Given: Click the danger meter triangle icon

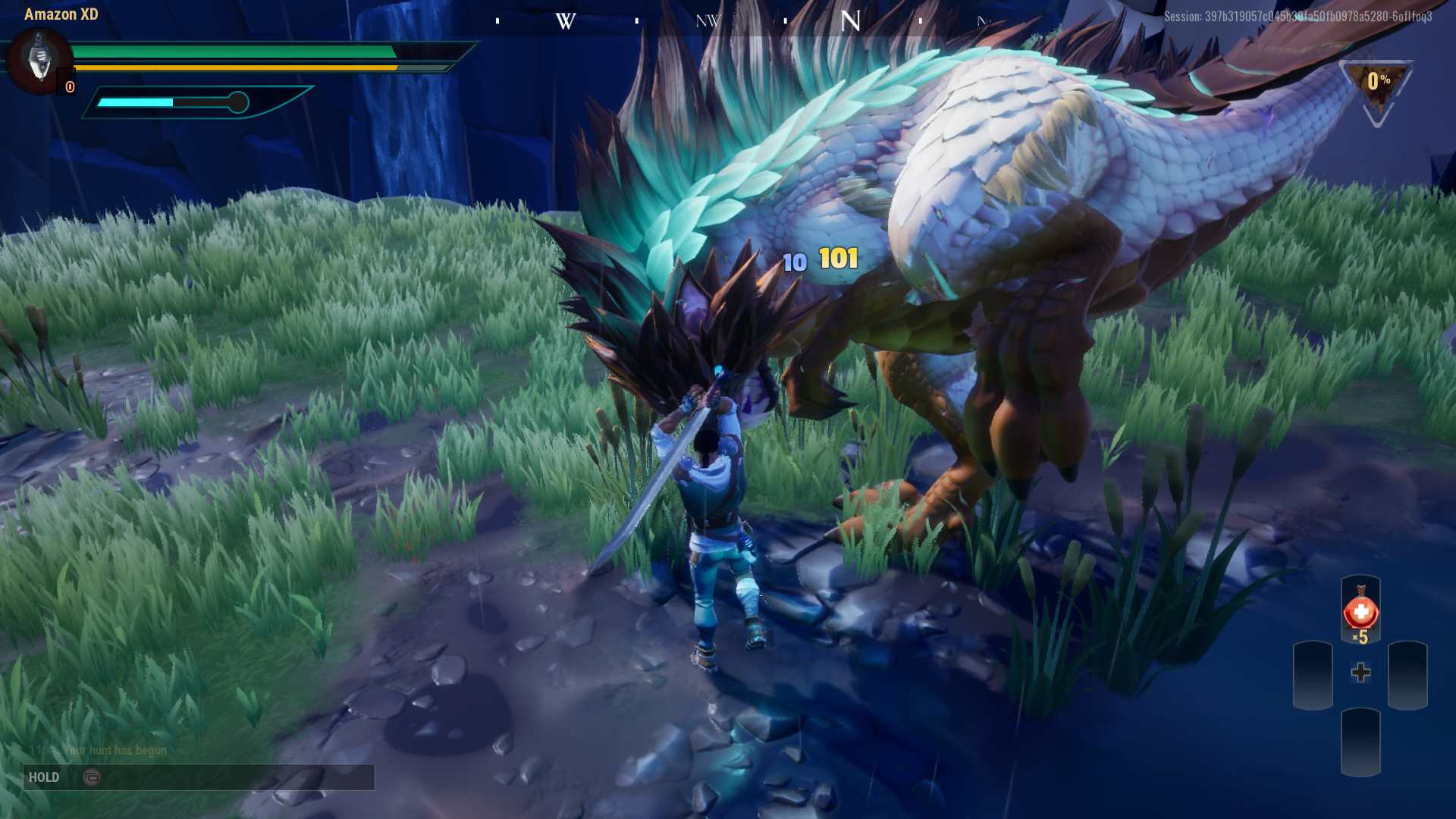Looking at the screenshot, I should [x=1376, y=89].
